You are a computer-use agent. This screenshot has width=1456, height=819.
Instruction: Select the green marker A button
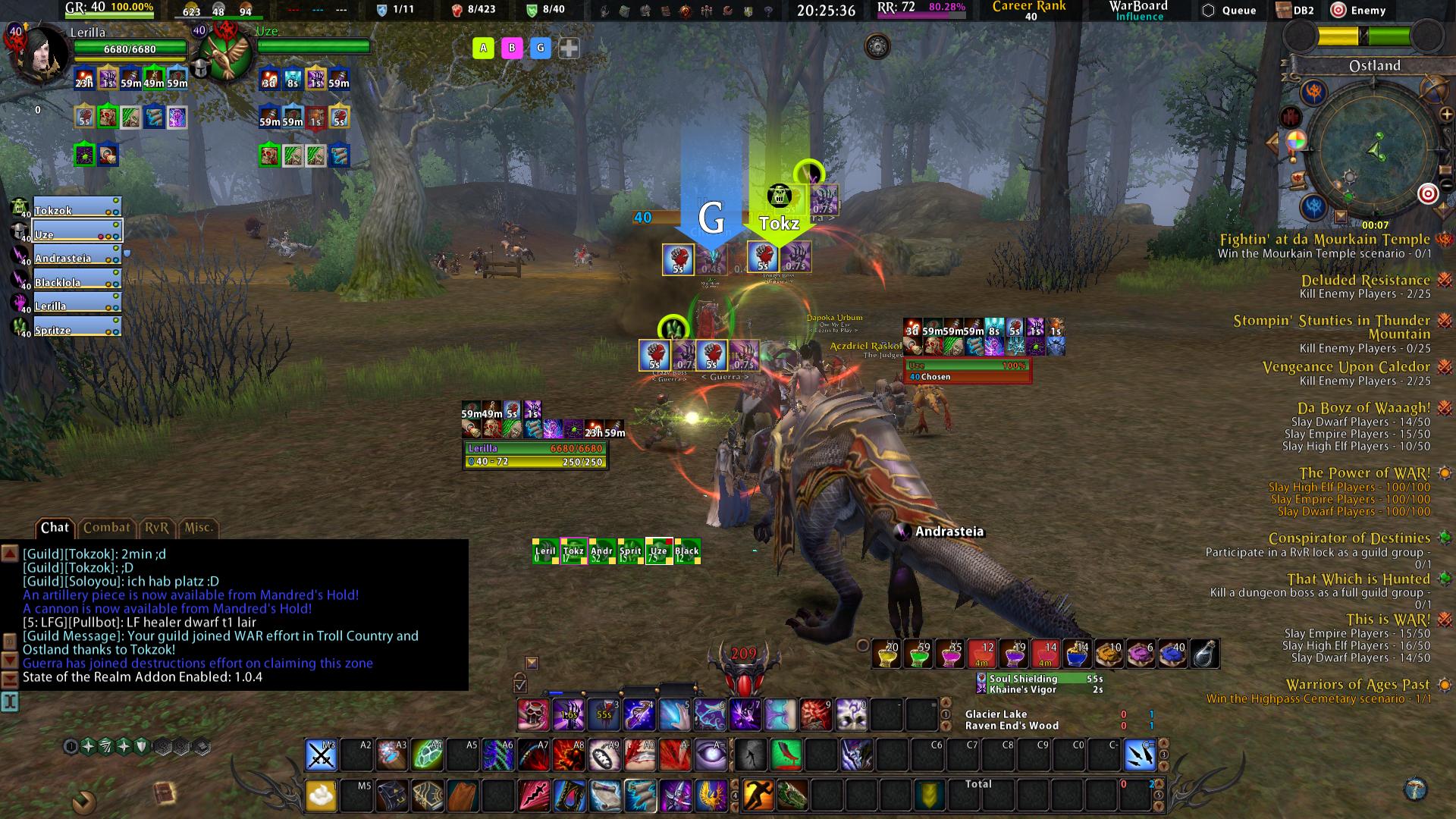click(483, 49)
